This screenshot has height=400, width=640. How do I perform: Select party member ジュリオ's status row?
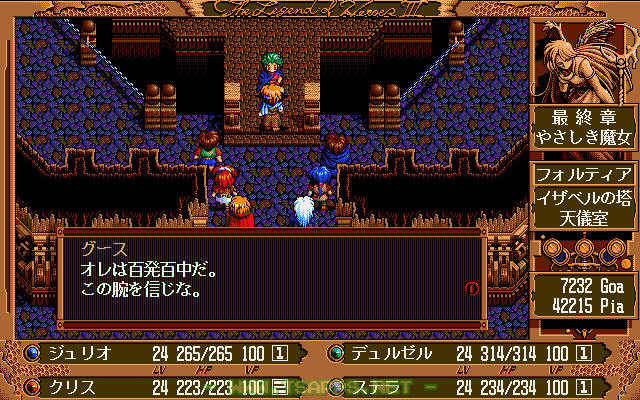(x=160, y=353)
